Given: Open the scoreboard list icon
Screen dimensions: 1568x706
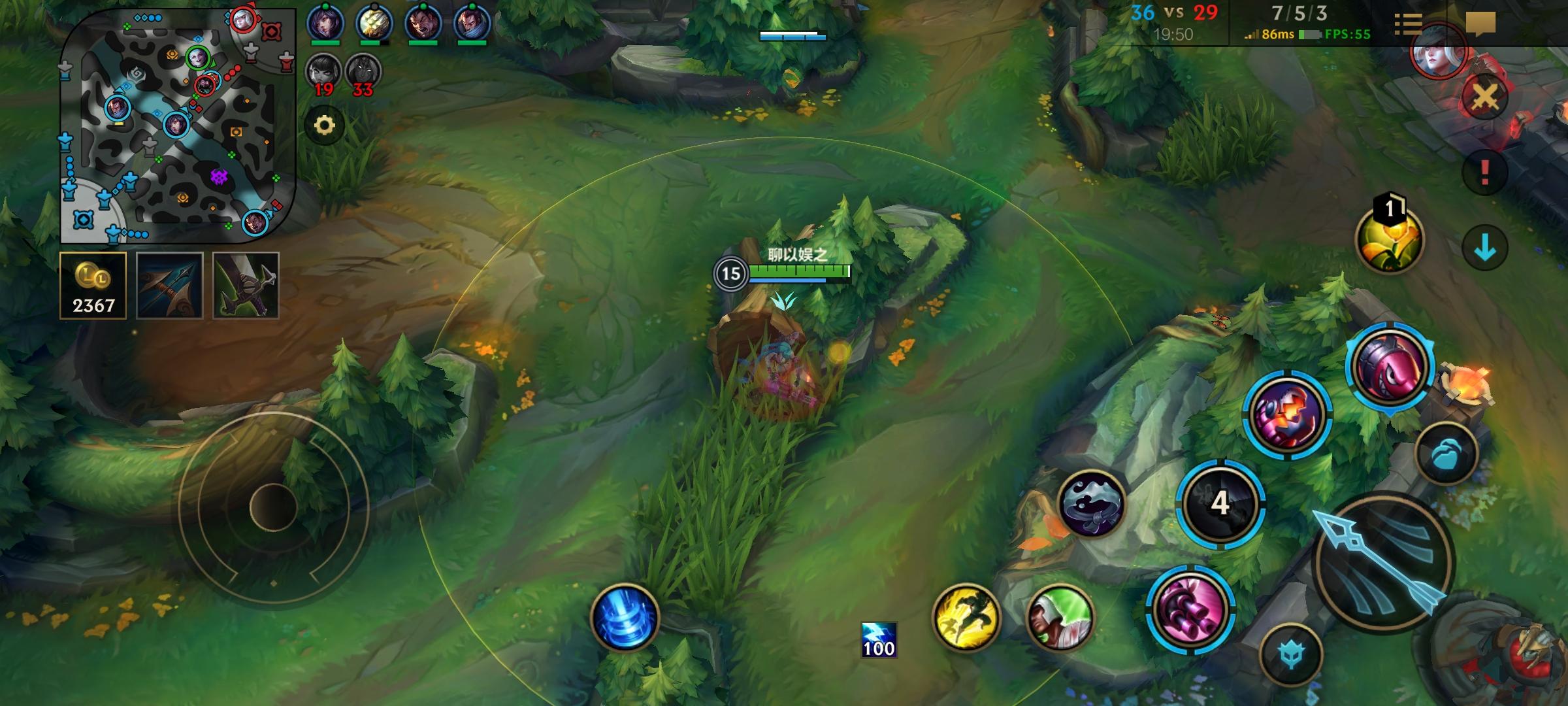Looking at the screenshot, I should [1408, 24].
